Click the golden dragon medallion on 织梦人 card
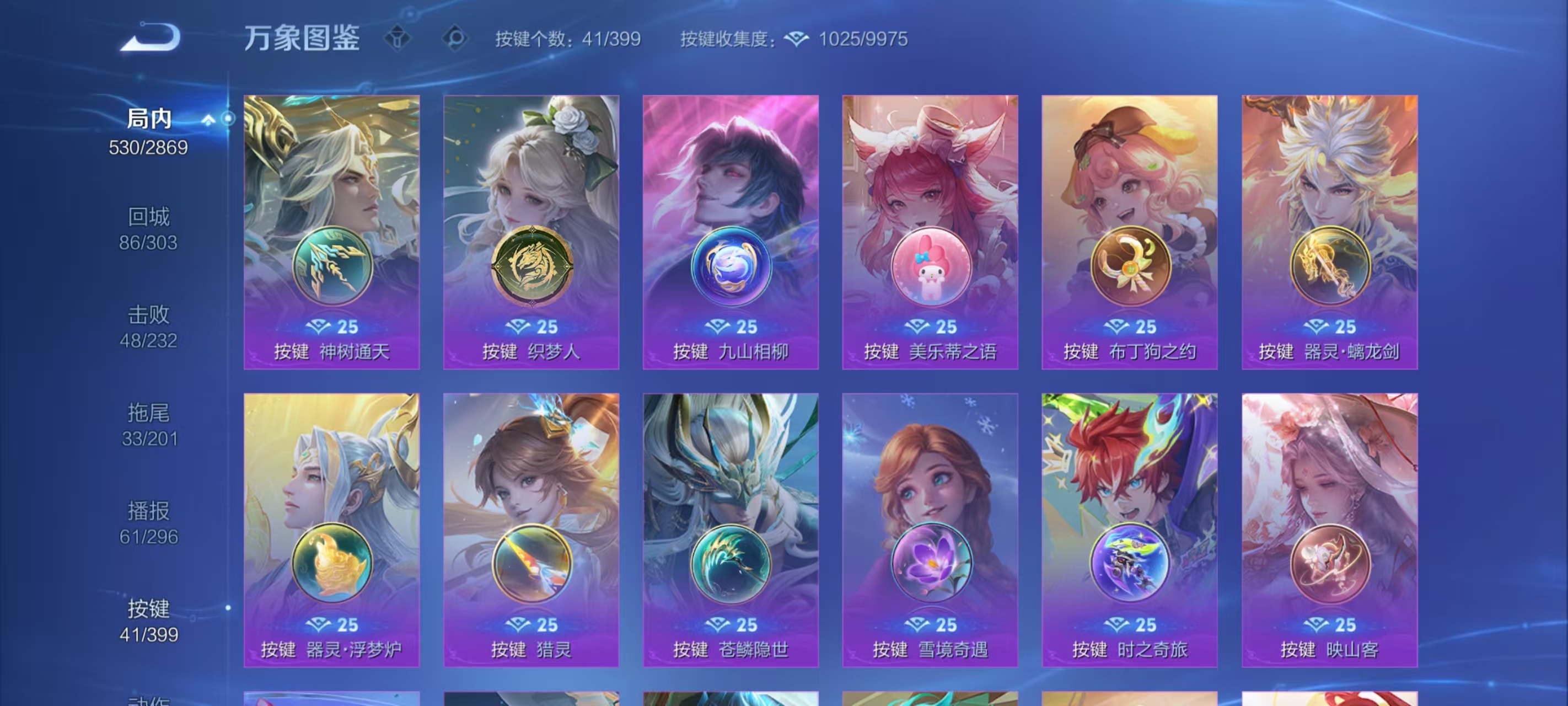Viewport: 1568px width, 706px height. coord(533,264)
